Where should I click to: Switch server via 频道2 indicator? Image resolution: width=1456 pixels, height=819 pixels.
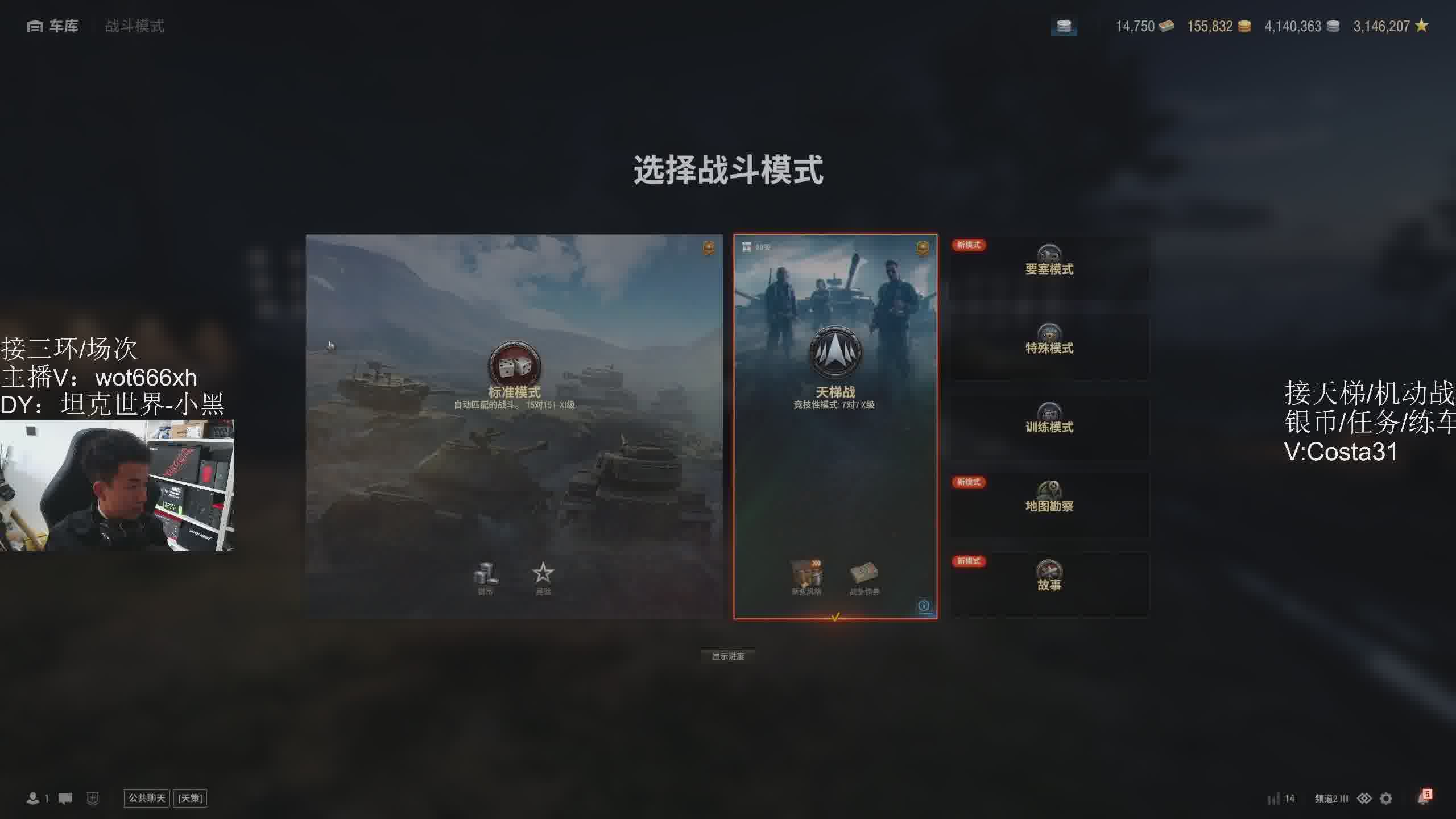click(1331, 799)
